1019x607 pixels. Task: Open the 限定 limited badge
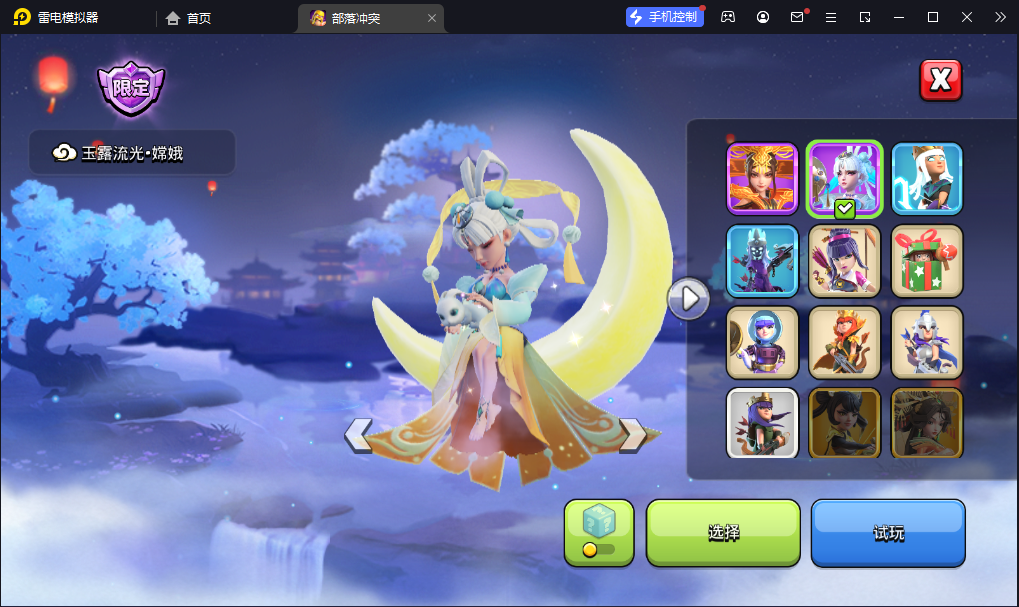(131, 88)
